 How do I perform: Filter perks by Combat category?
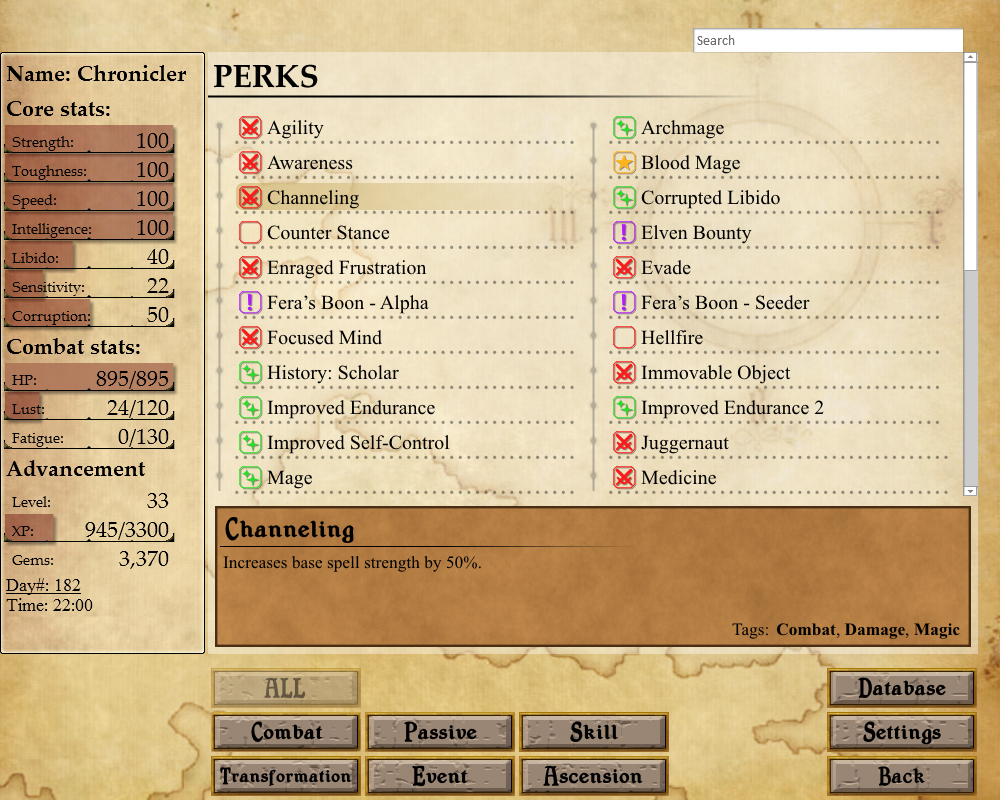pos(286,733)
